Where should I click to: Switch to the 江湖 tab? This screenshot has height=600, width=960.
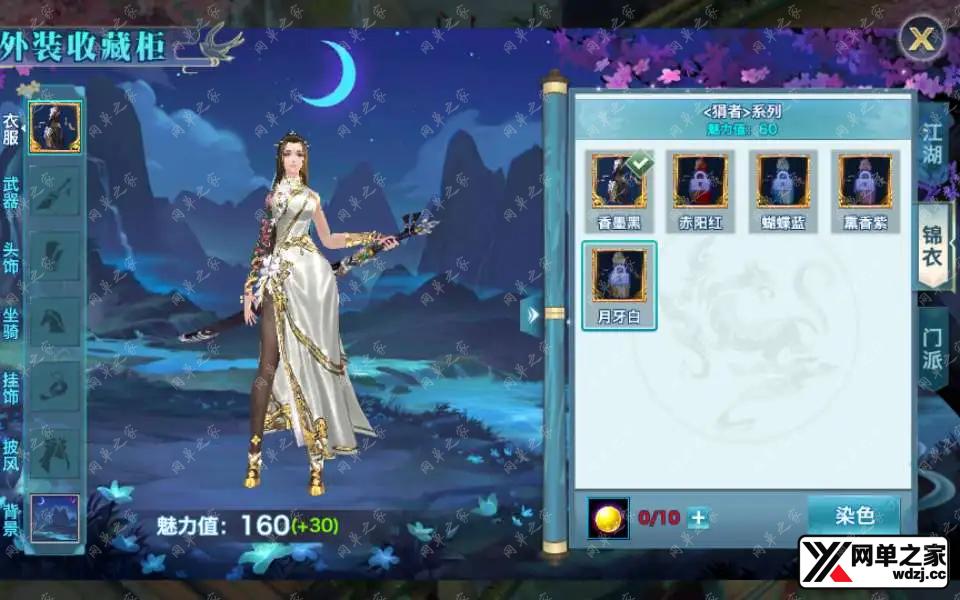pyautogui.click(x=932, y=142)
